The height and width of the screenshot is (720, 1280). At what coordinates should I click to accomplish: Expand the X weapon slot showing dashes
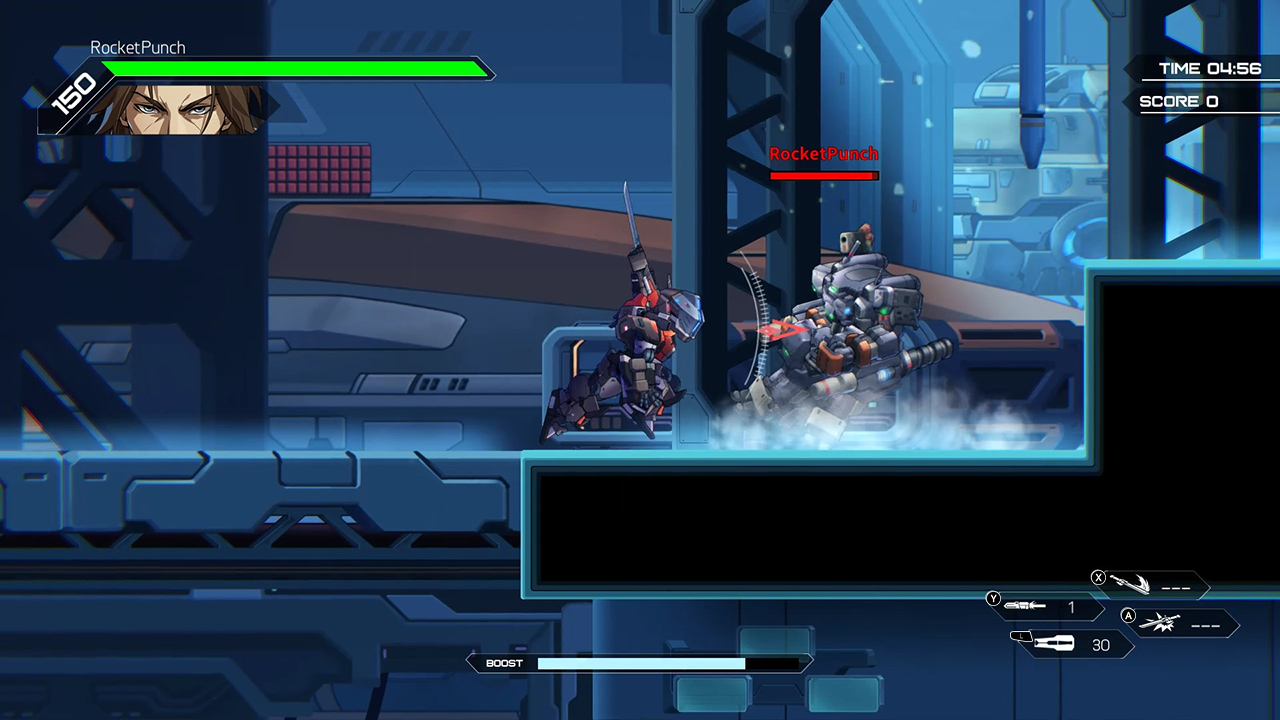click(1177, 588)
